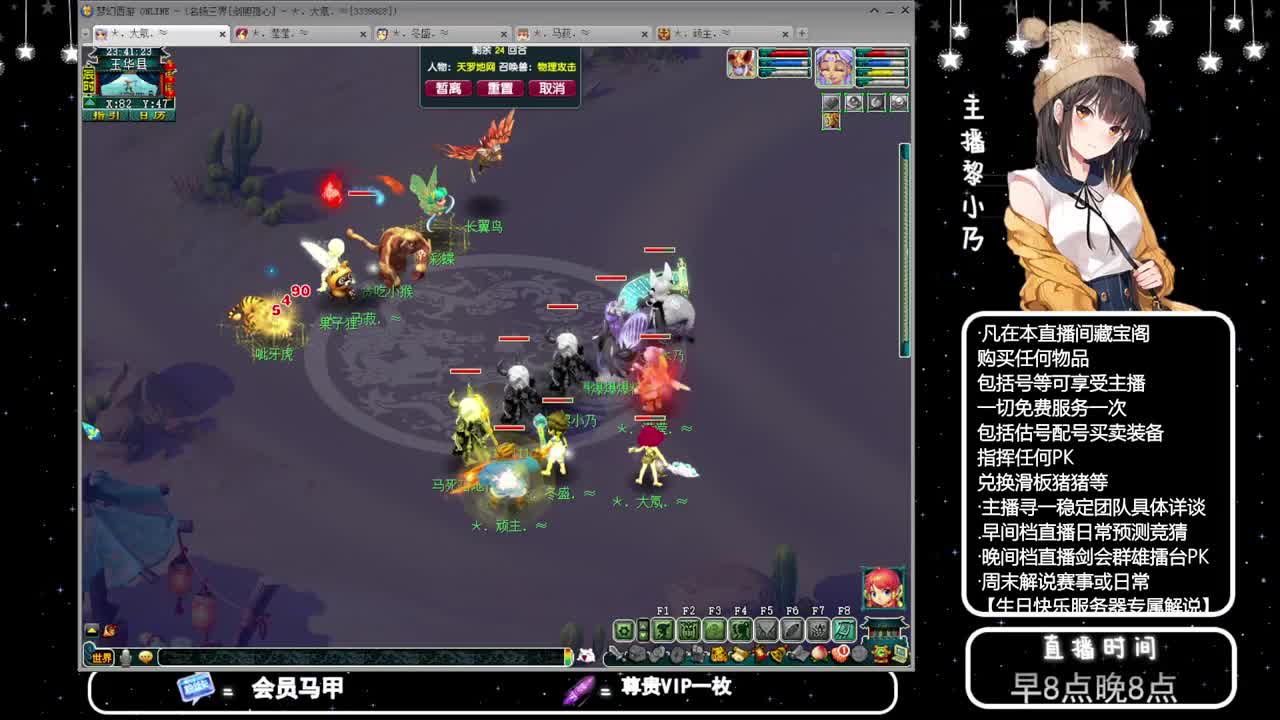
Task: Open the 世界 chat channel selector
Action: [x=102, y=658]
